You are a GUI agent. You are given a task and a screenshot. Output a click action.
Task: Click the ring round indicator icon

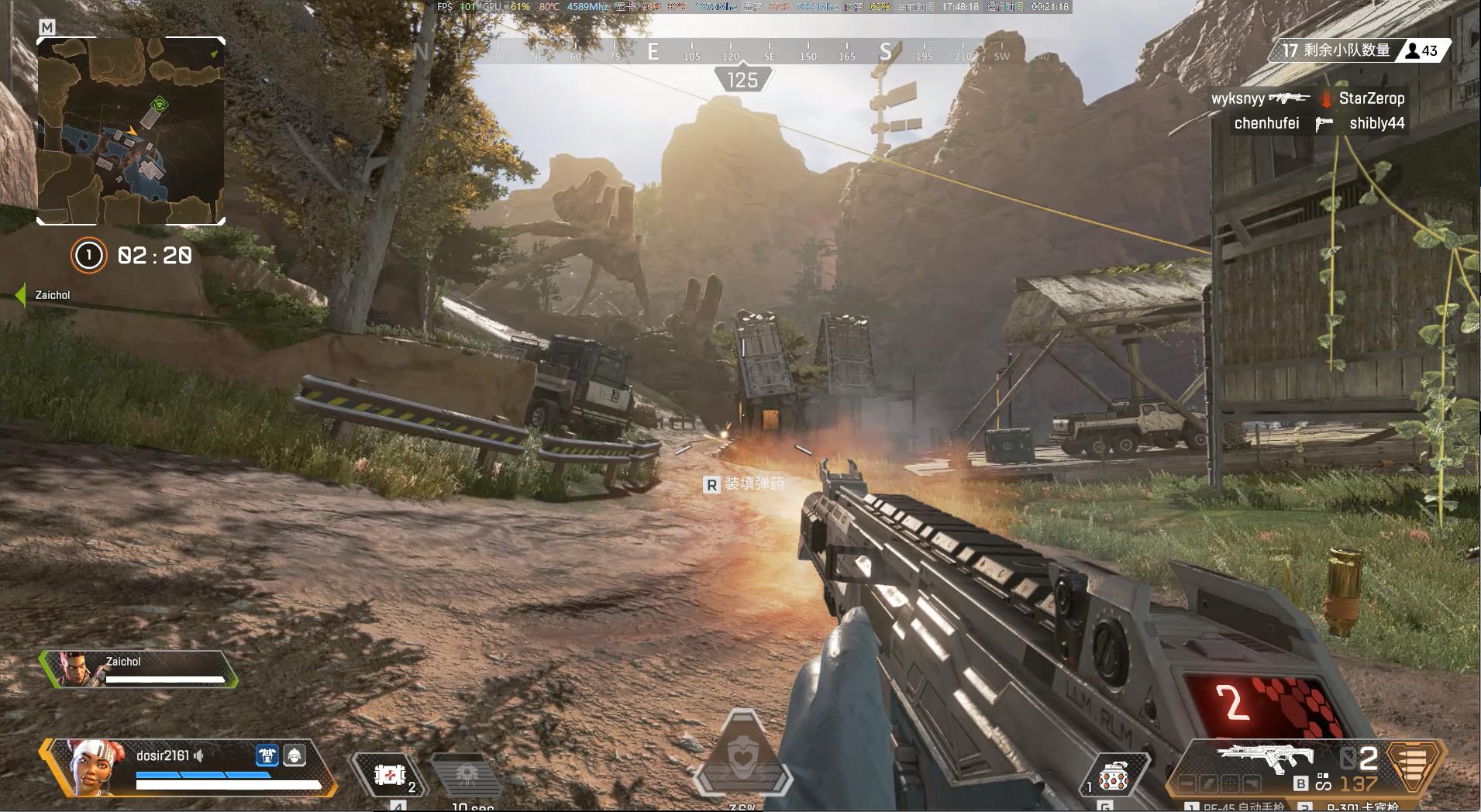coord(88,255)
